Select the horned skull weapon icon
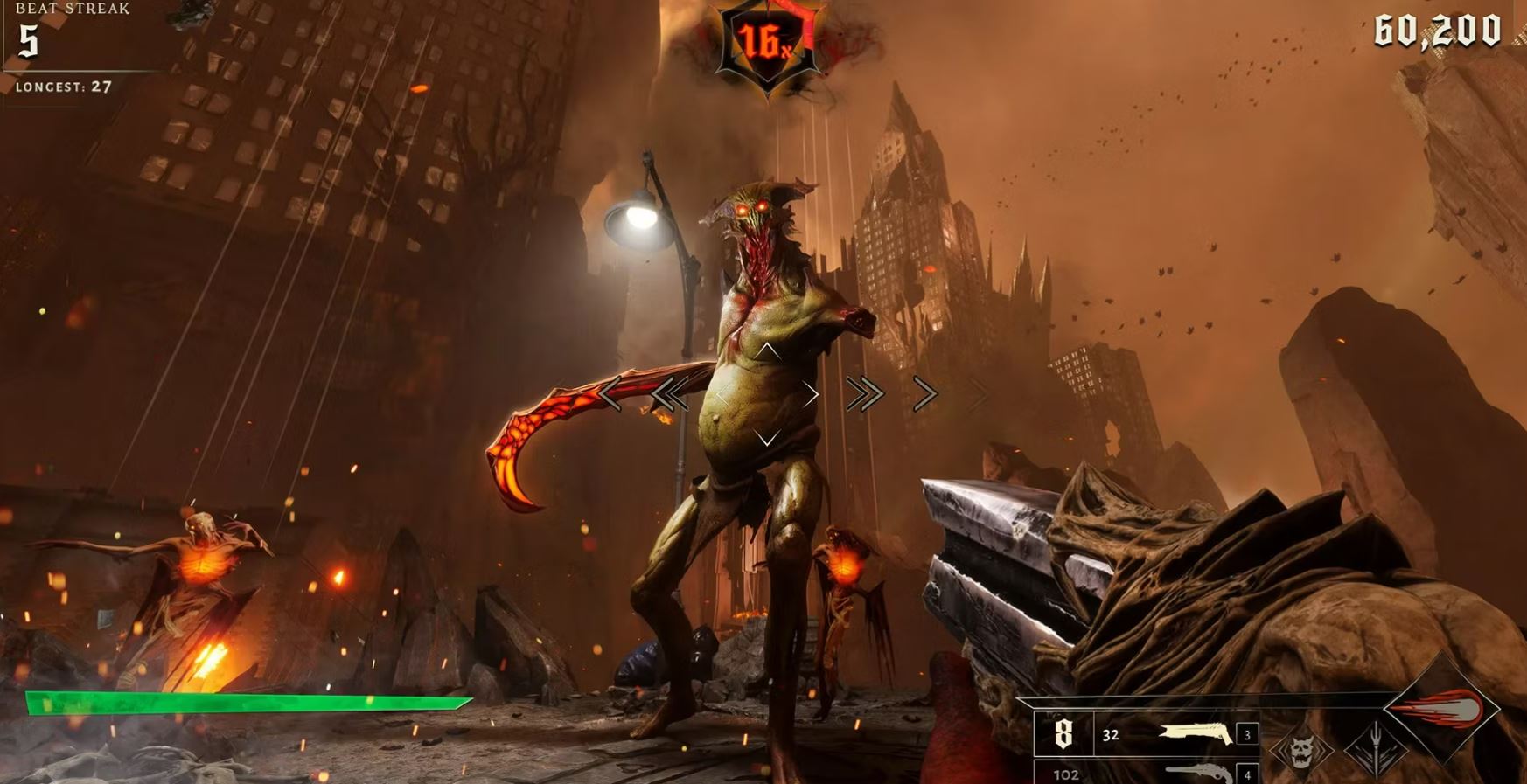The image size is (1527, 784). [1302, 750]
